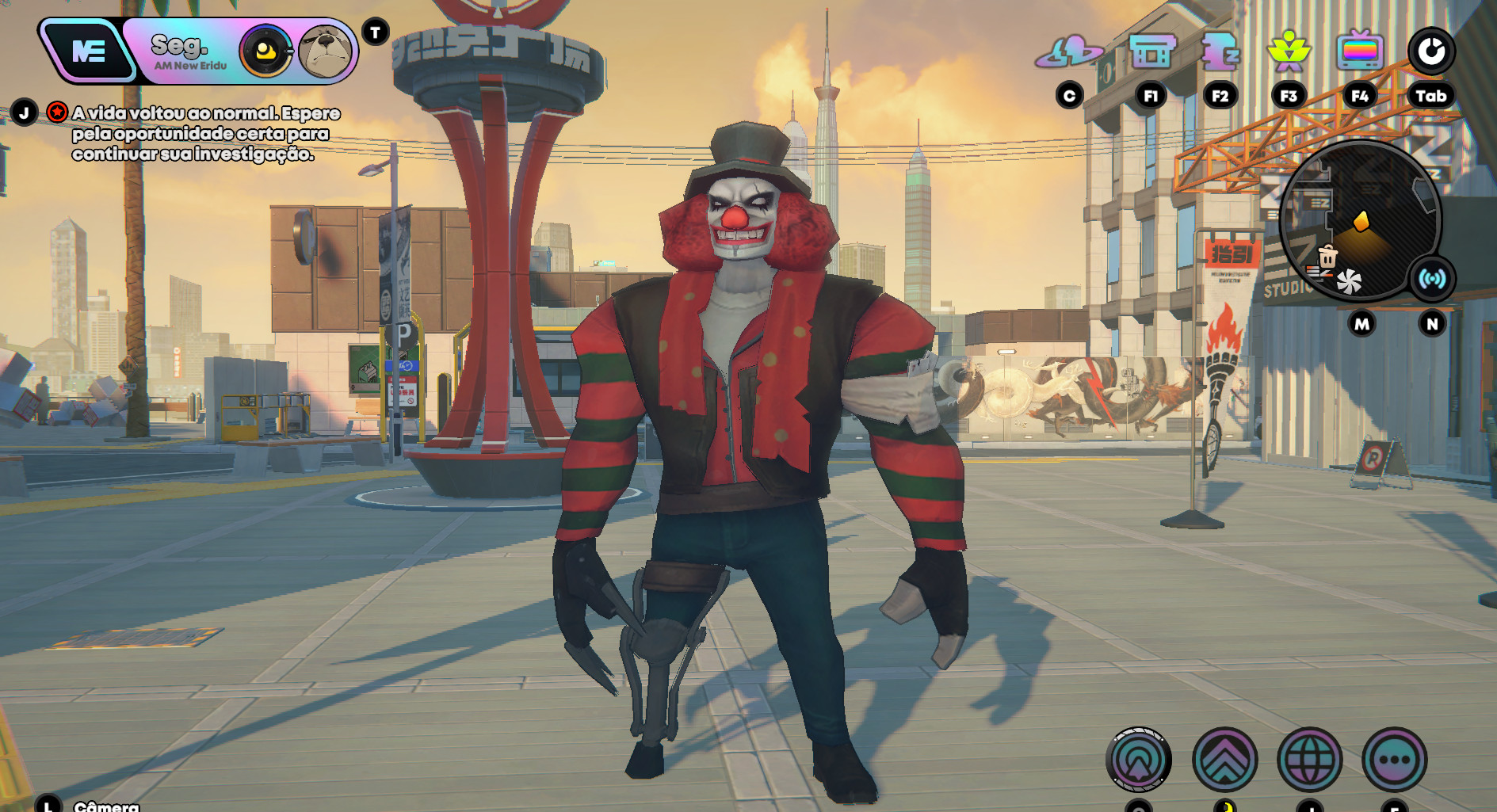Click the yellow bell gauge avatar in the top bar
The height and width of the screenshot is (812, 1497).
click(x=266, y=49)
